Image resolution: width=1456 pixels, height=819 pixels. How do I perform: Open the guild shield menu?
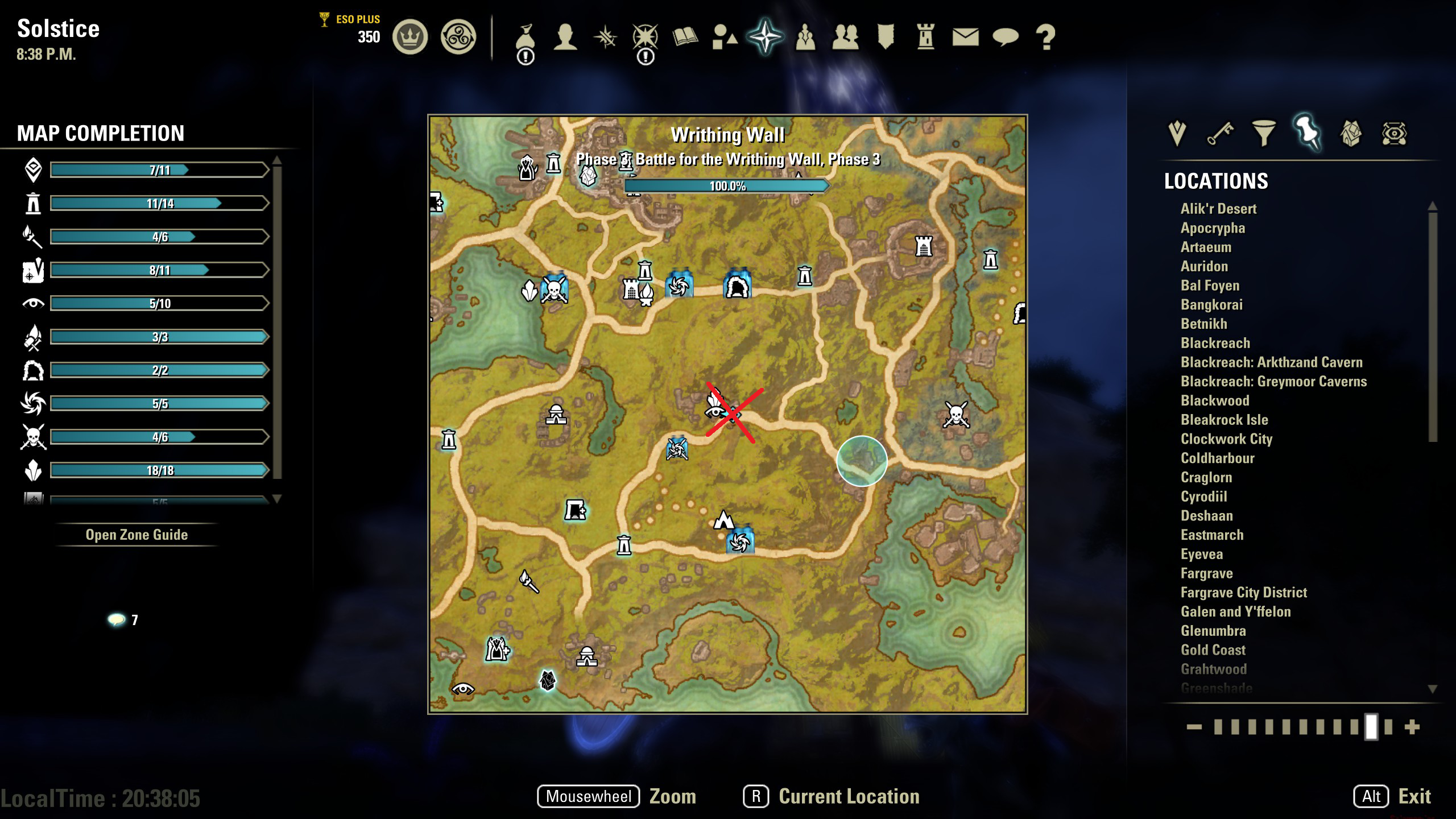pos(886,37)
